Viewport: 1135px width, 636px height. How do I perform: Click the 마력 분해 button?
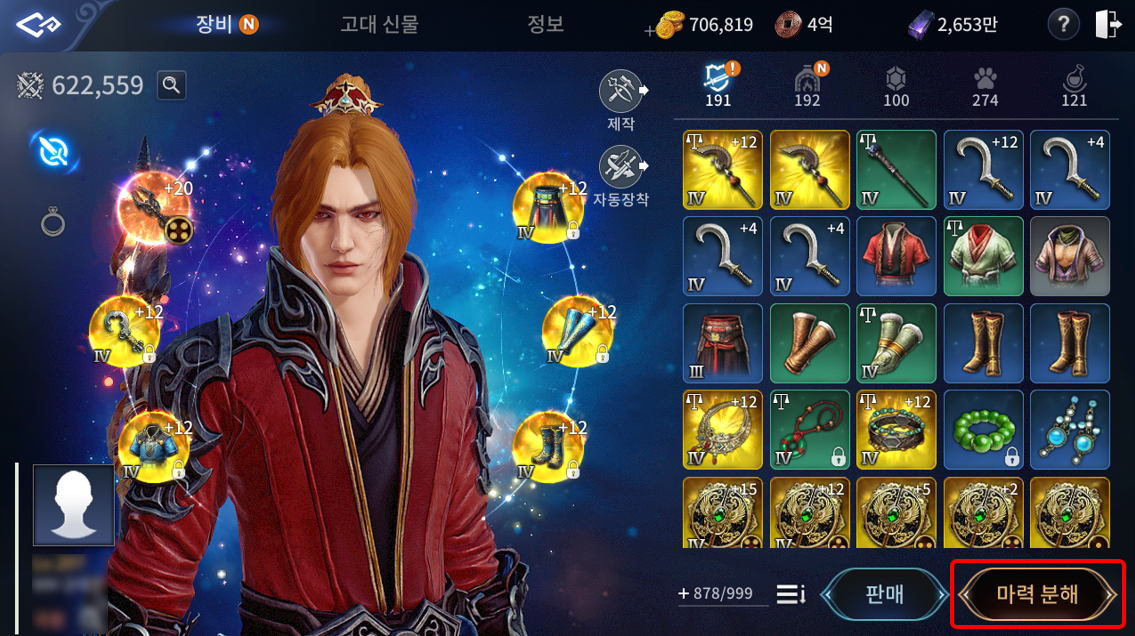point(1037,594)
